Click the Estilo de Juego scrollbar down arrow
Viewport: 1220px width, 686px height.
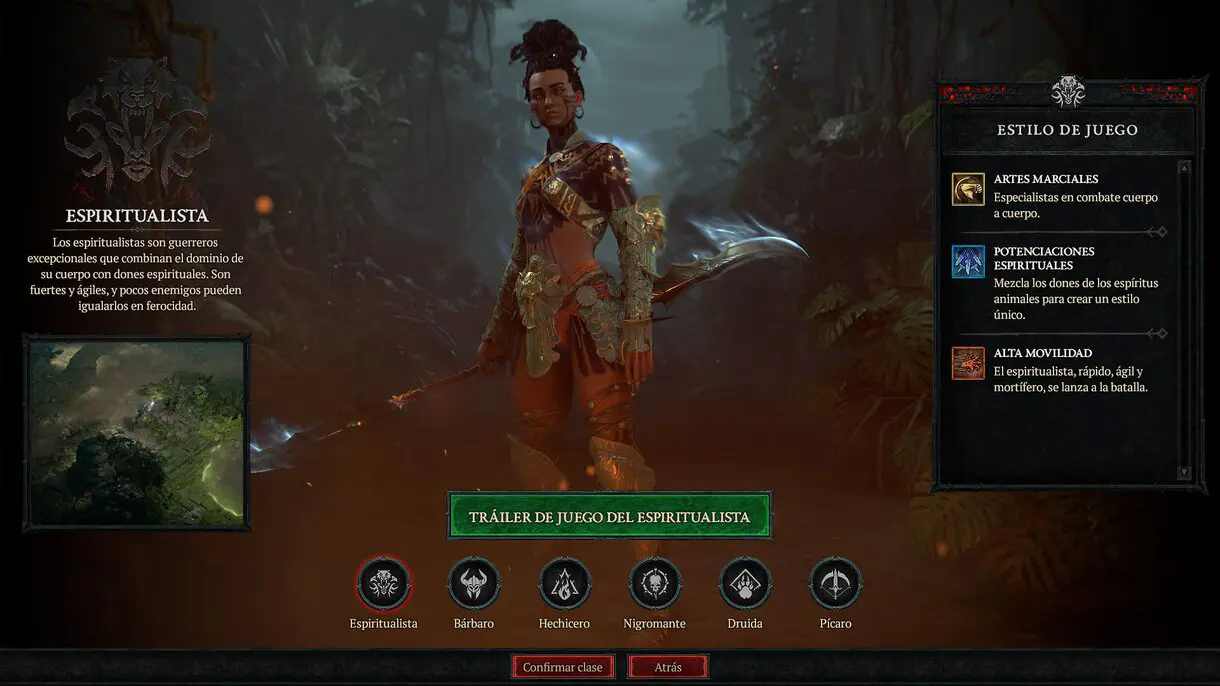[1184, 472]
